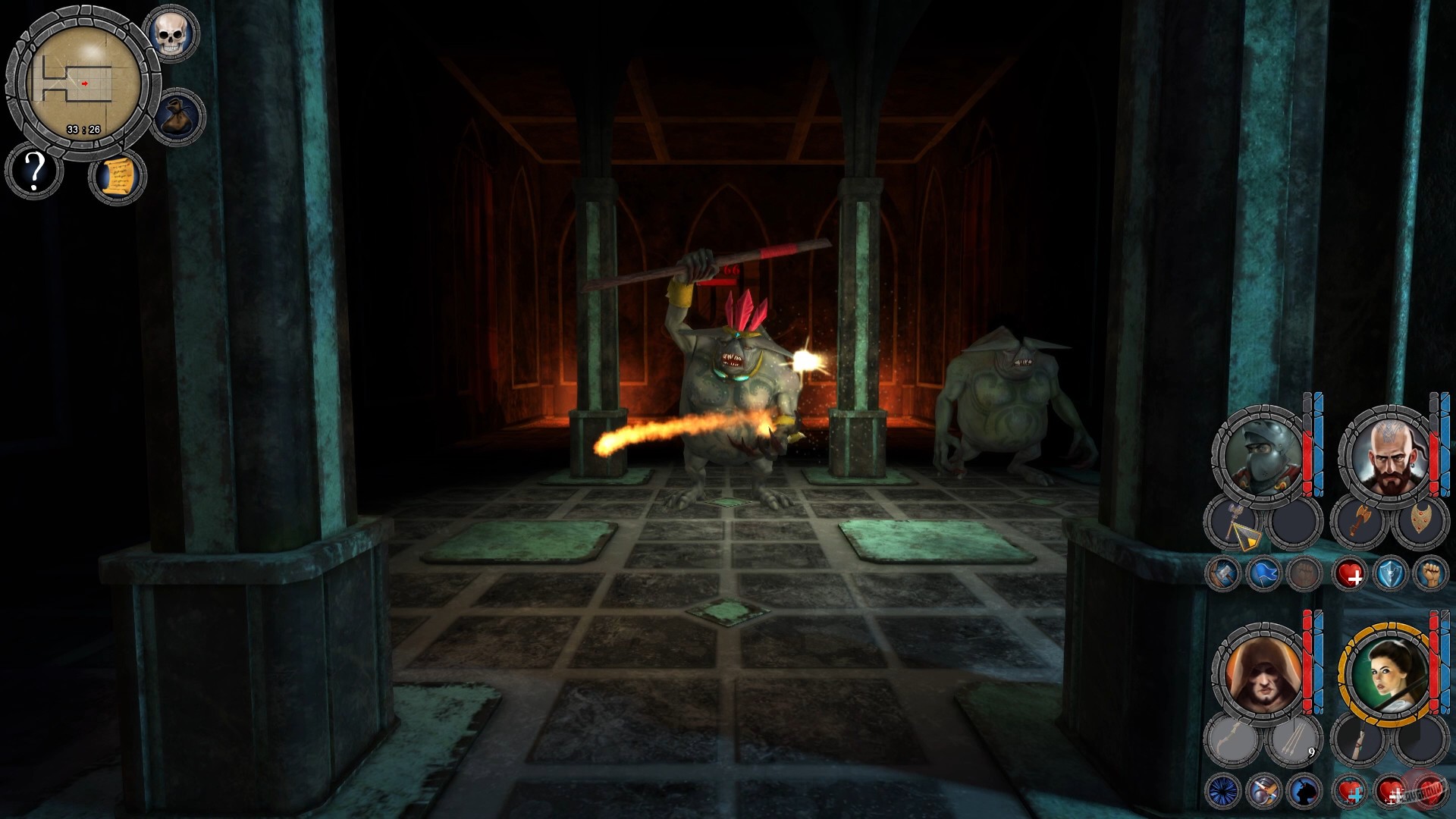Activate the swirling blue portal ability
Image resolution: width=1456 pixels, height=819 pixels.
[1222, 792]
